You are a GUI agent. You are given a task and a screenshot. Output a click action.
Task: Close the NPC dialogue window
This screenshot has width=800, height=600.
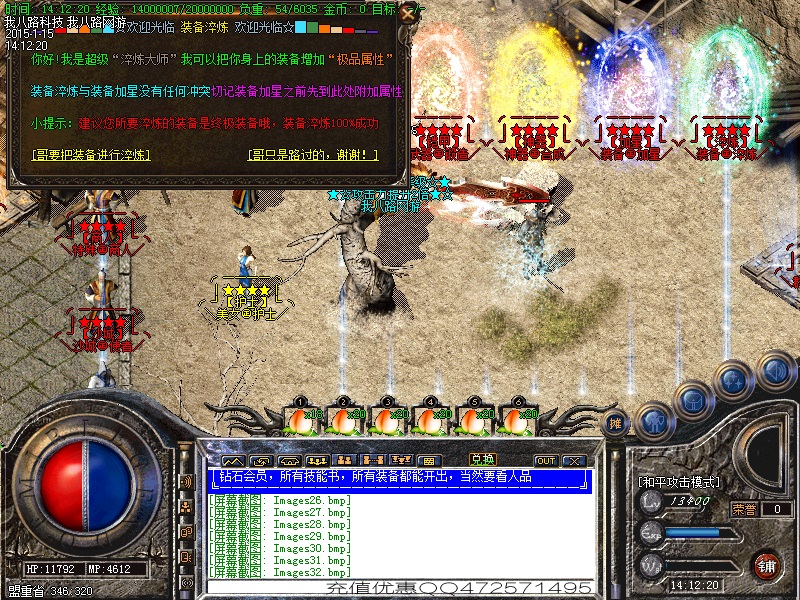click(406, 14)
